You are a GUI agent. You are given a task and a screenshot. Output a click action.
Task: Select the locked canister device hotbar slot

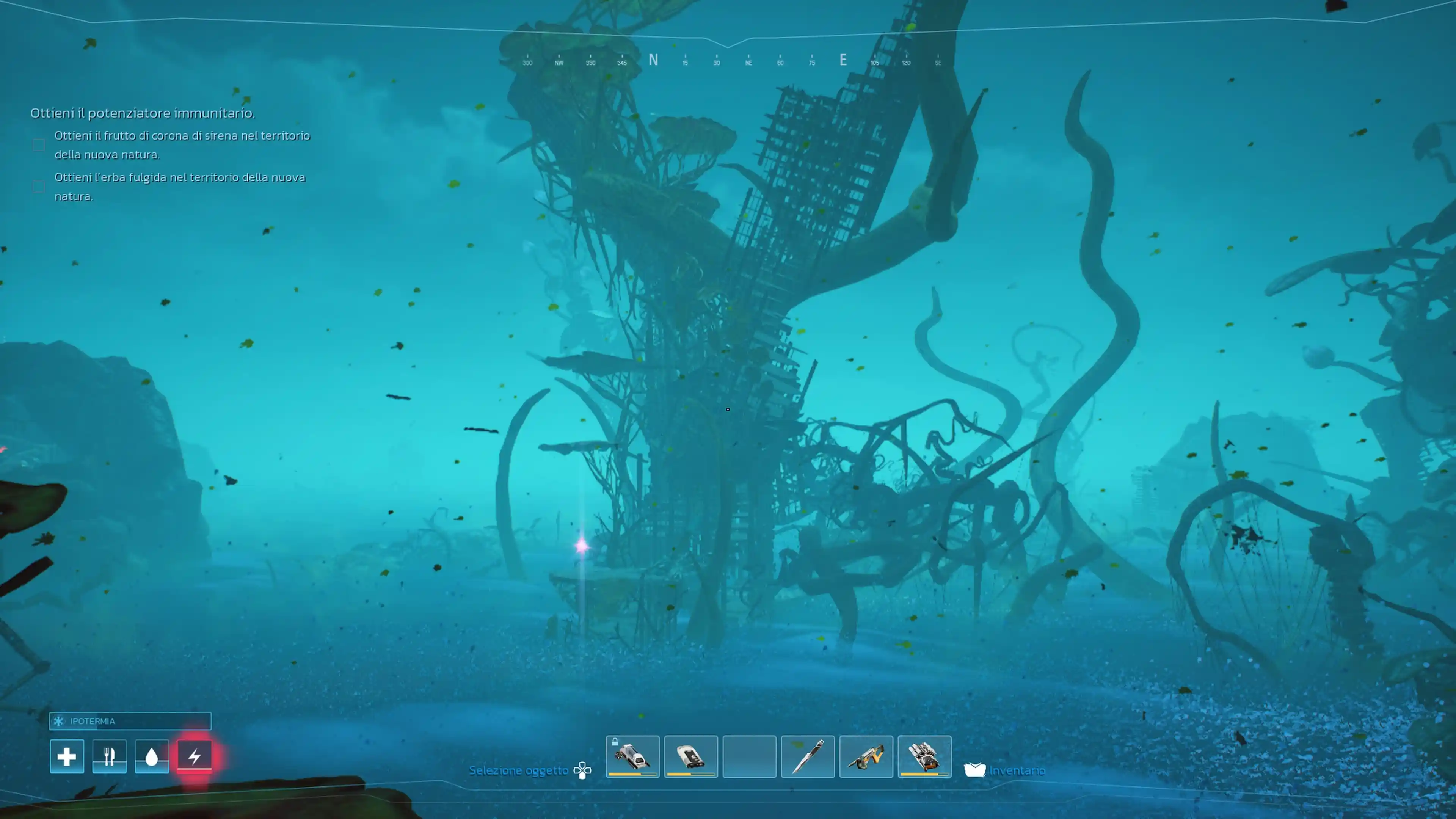pyautogui.click(x=632, y=756)
